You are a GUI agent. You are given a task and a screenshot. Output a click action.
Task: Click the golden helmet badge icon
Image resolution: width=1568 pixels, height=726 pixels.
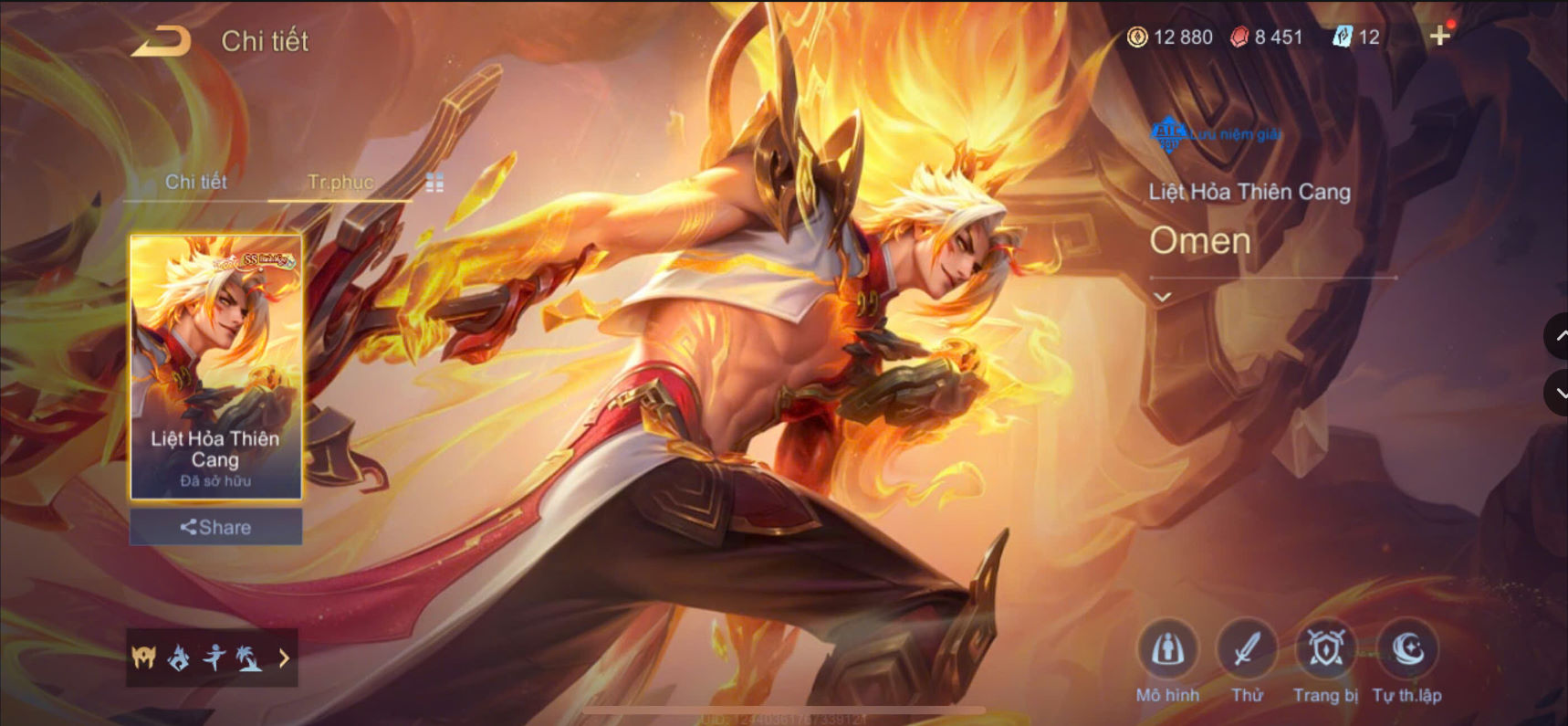[x=143, y=658]
